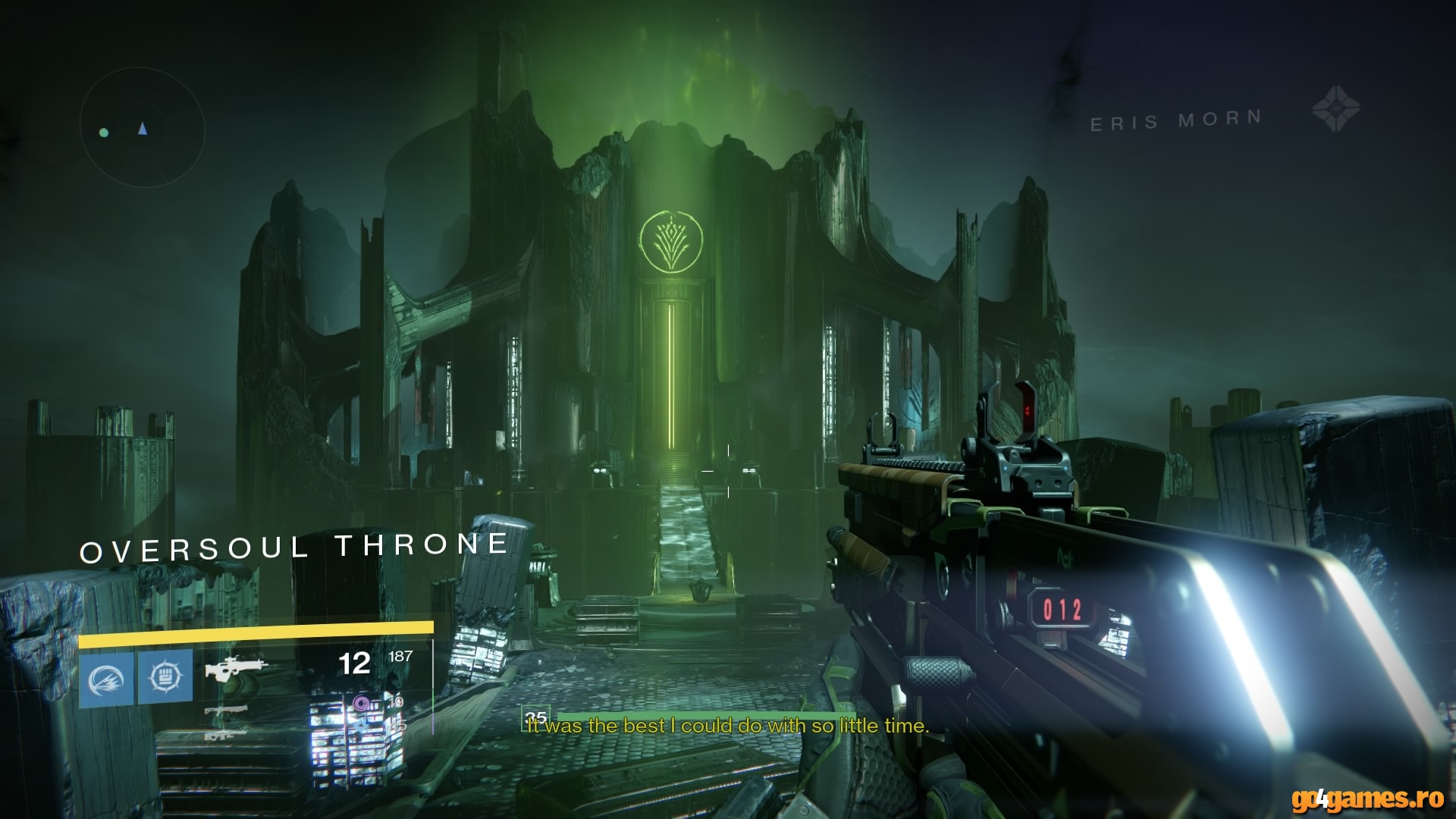The image size is (1456, 819).
Task: Switch to the special weapon icon
Action: click(225, 711)
